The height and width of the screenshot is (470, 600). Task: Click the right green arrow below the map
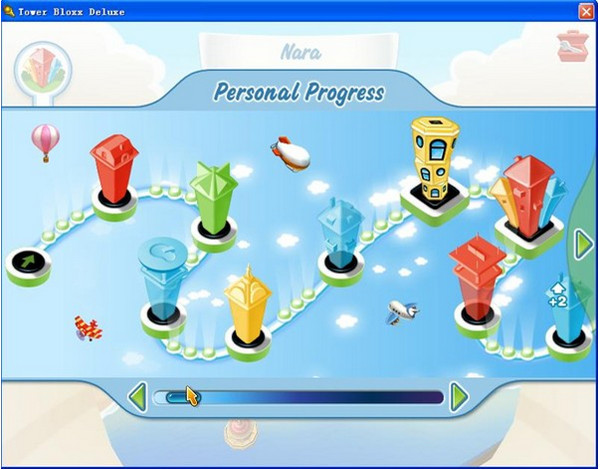[459, 397]
